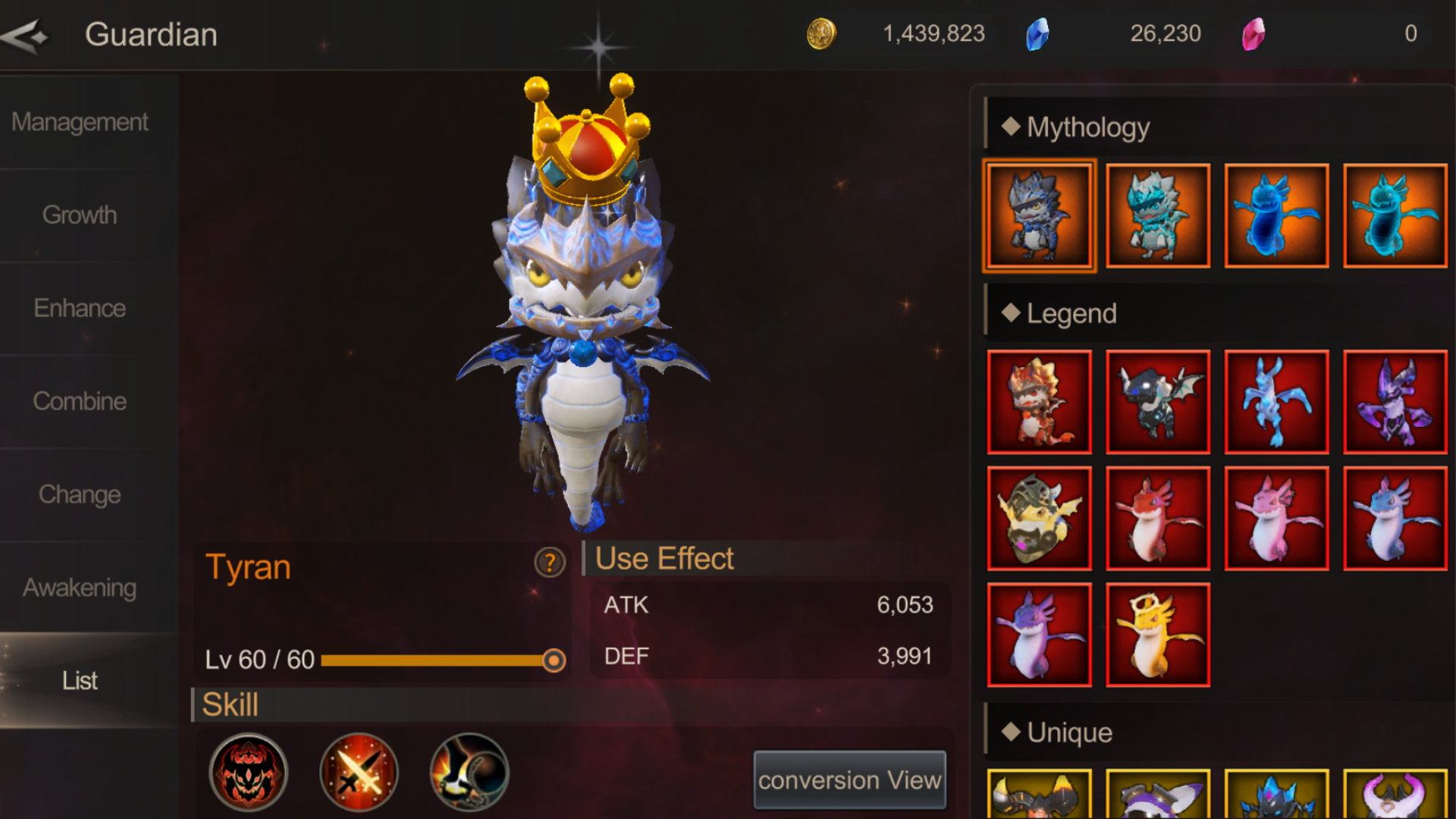Select the Enhance tab
The height and width of the screenshot is (819, 1456).
click(x=80, y=309)
